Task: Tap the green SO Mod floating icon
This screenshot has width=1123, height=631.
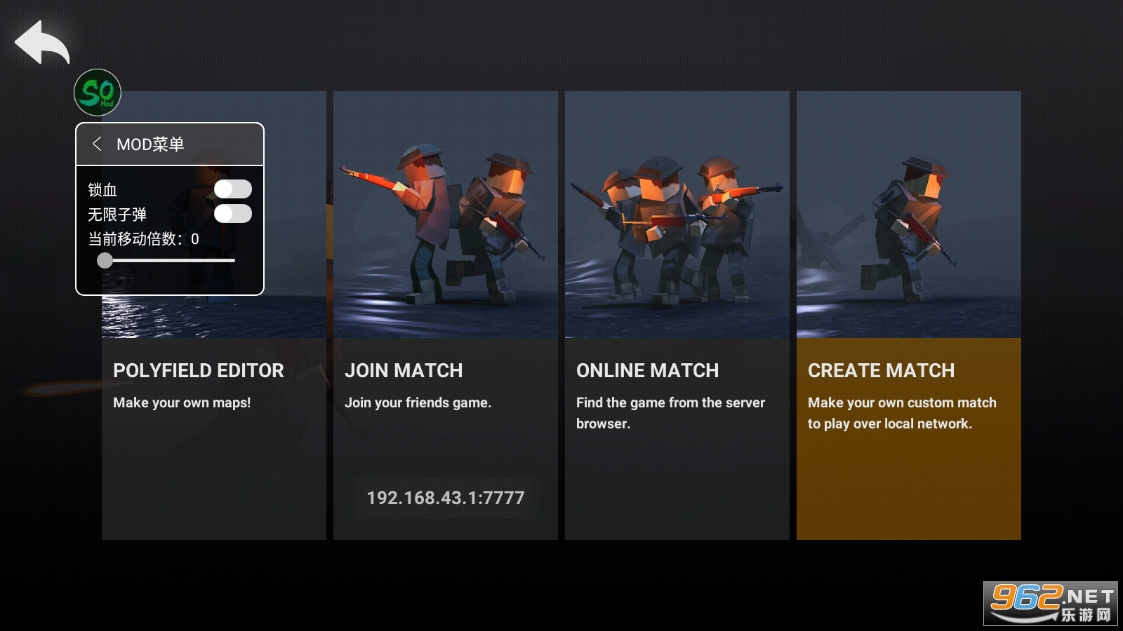Action: pos(97,93)
